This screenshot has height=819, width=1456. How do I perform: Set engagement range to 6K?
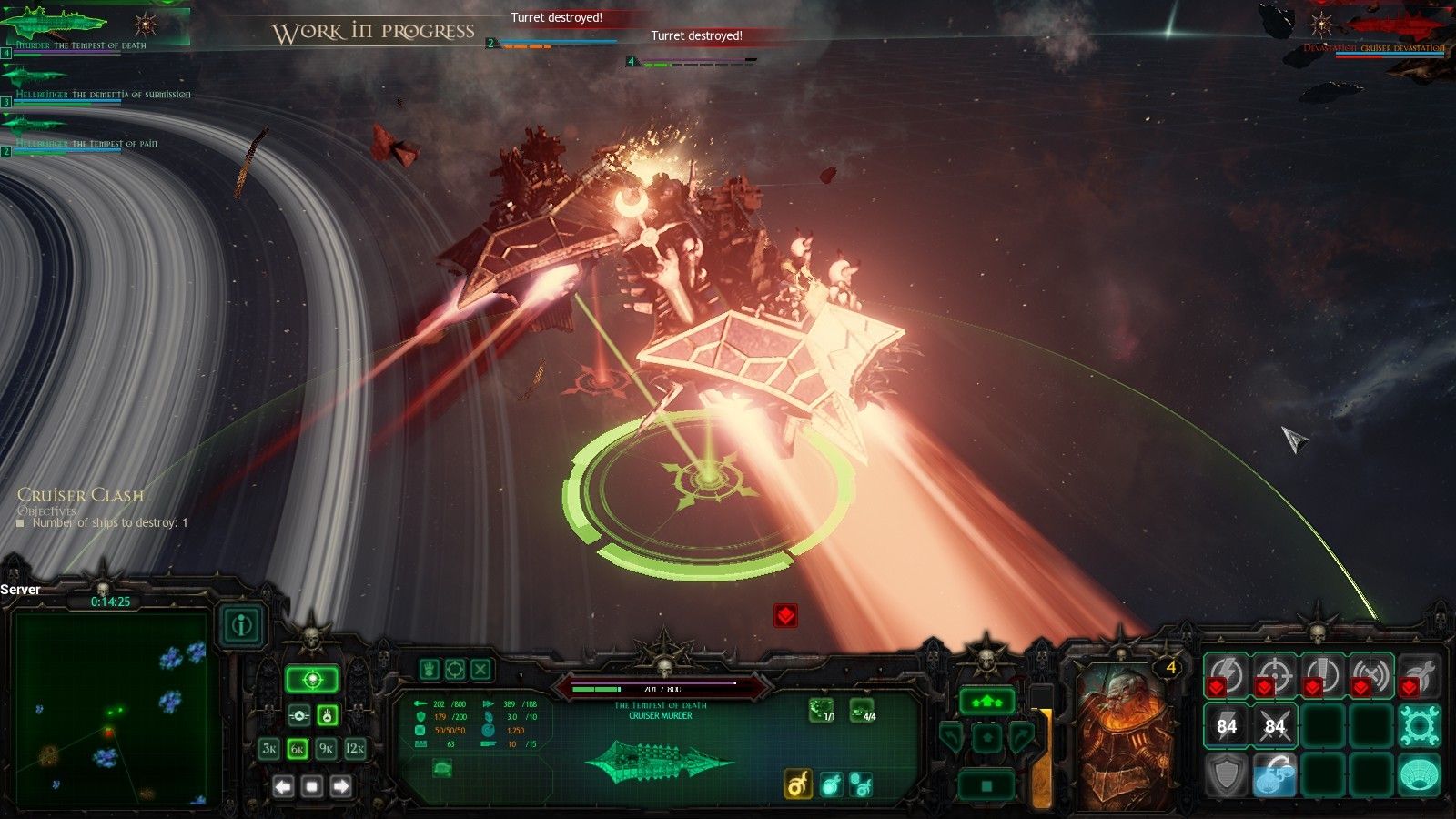298,749
